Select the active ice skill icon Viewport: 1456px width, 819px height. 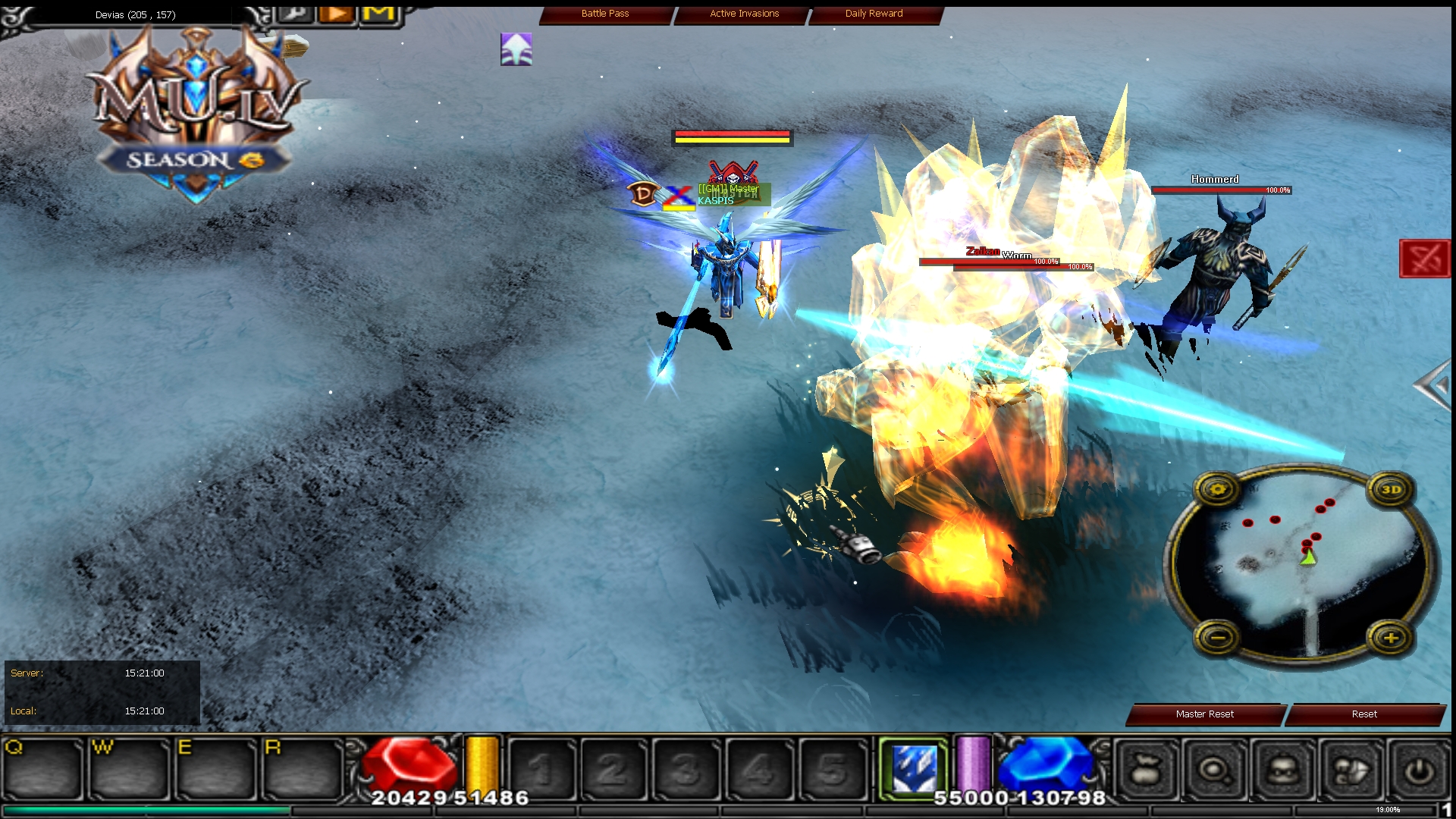(914, 768)
